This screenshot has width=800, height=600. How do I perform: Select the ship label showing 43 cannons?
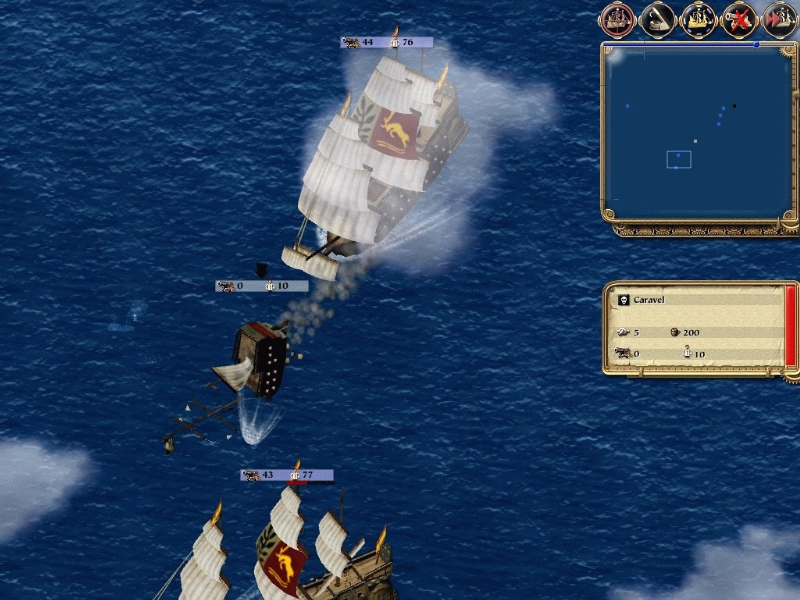point(286,474)
